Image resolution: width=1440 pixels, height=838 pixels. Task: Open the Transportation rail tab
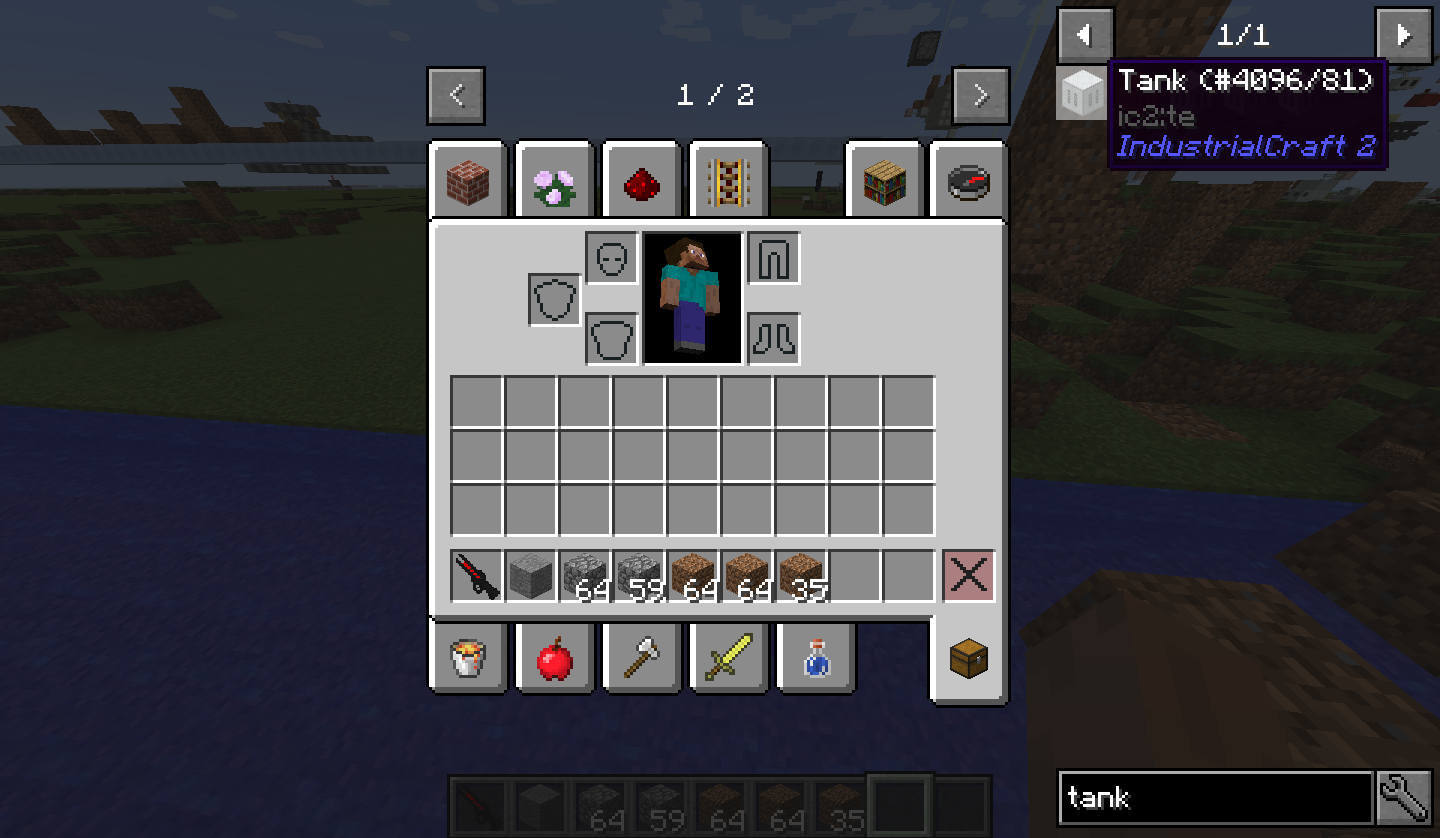[728, 181]
